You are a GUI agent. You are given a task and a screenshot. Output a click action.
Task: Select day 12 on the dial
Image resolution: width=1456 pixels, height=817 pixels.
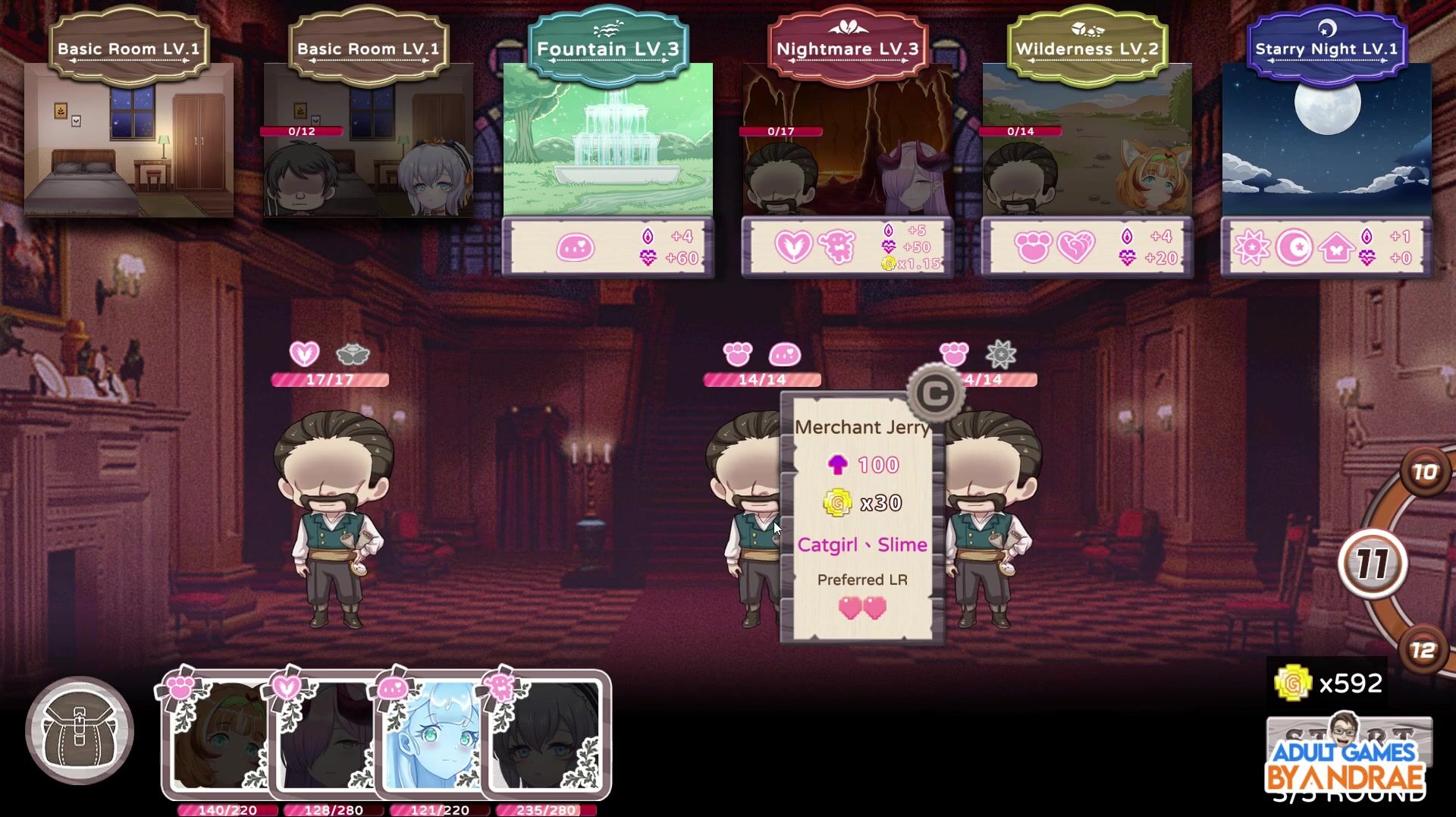[1423, 651]
